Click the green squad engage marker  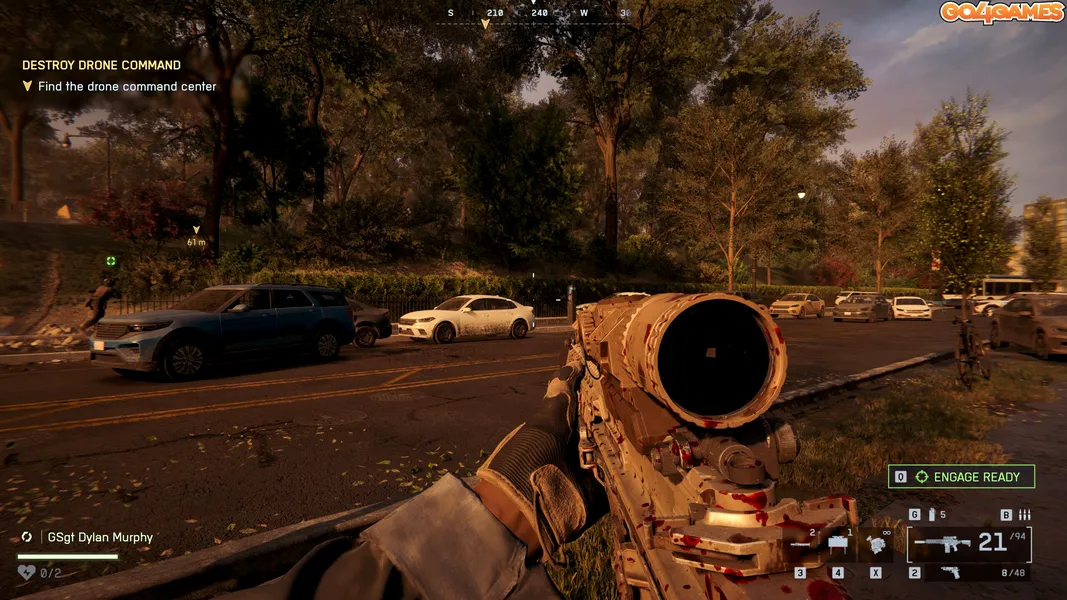pyautogui.click(x=111, y=261)
